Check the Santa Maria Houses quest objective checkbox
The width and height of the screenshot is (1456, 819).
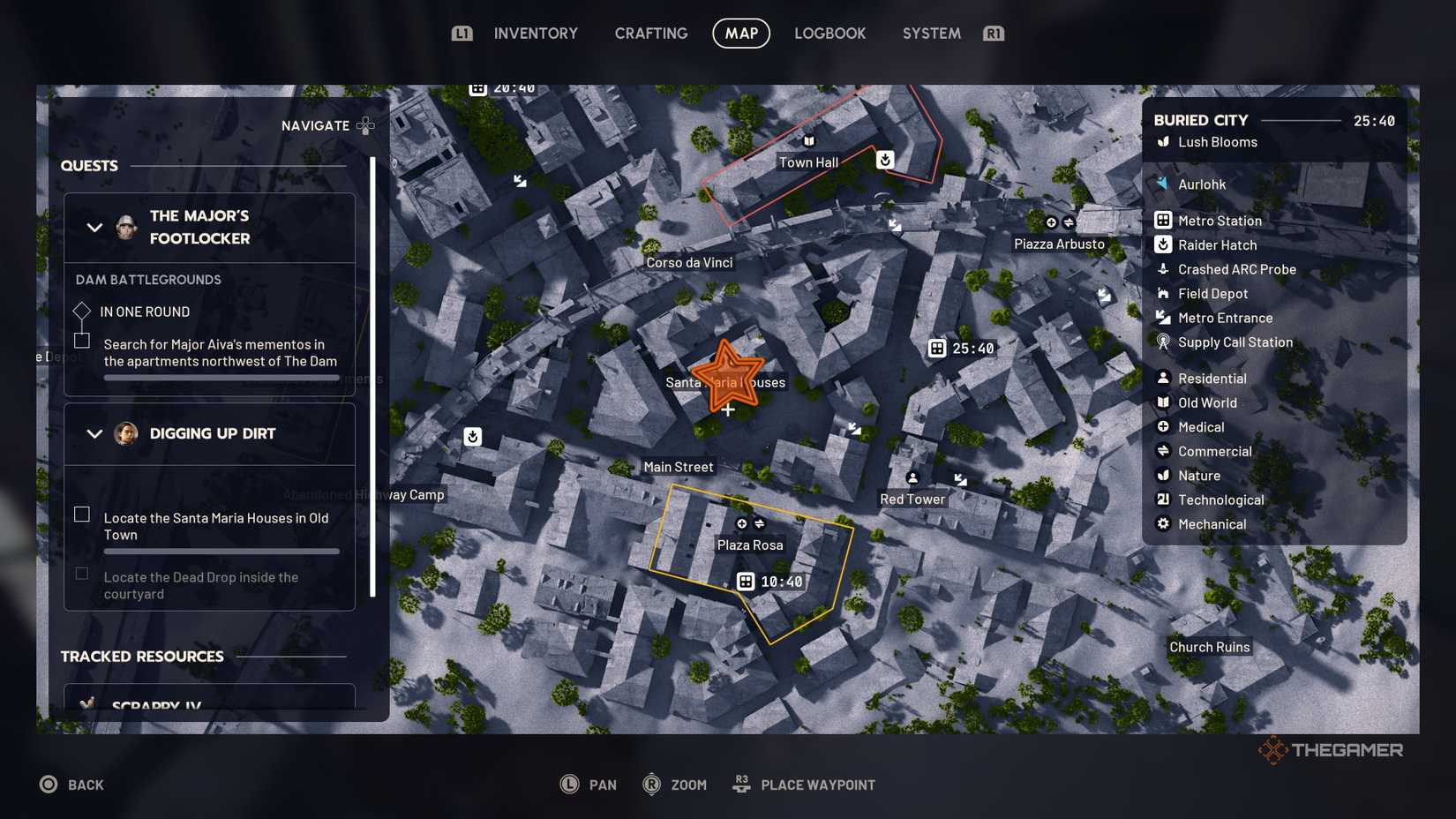point(82,514)
